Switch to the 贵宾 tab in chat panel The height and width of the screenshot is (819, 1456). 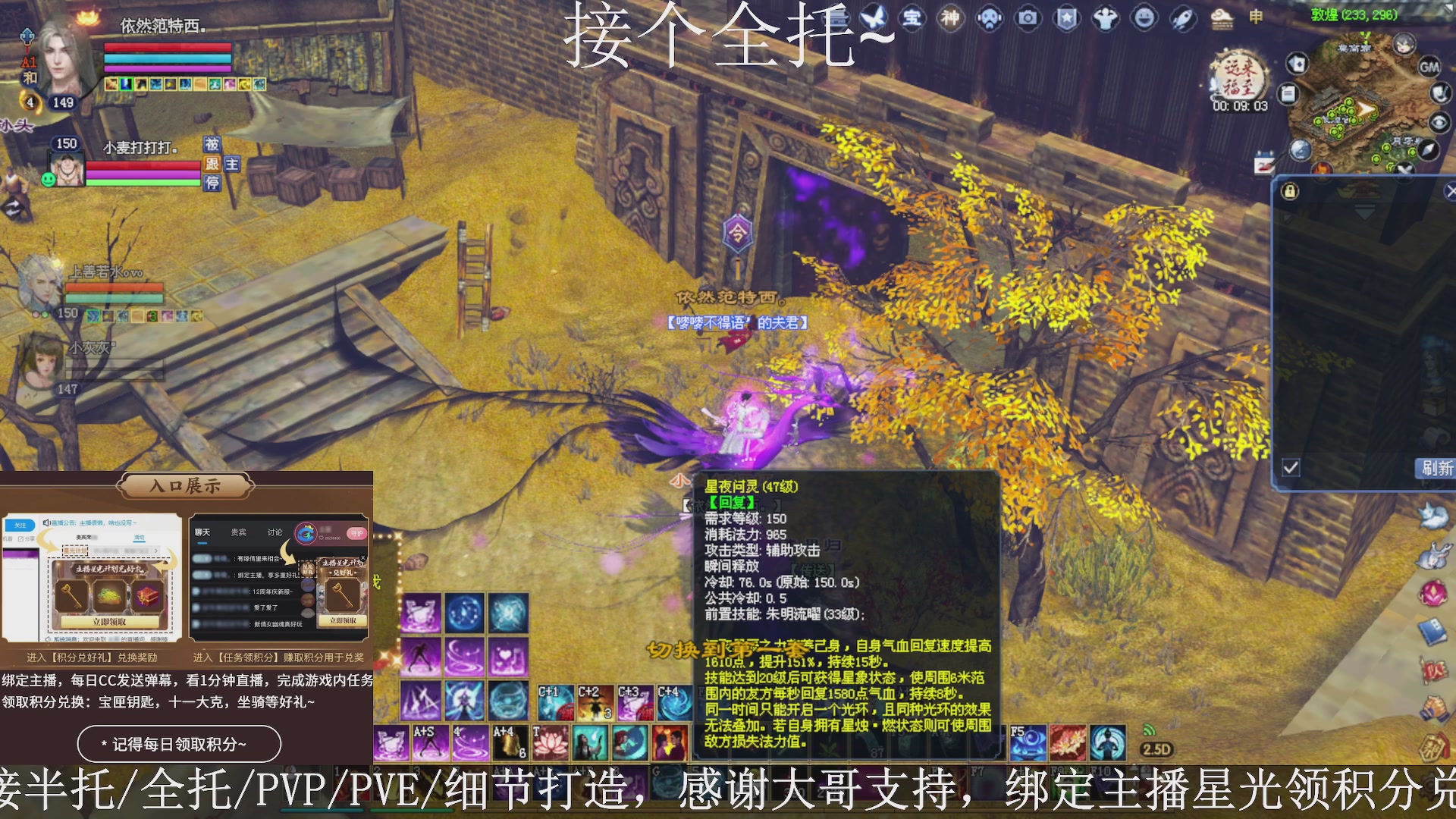click(237, 532)
